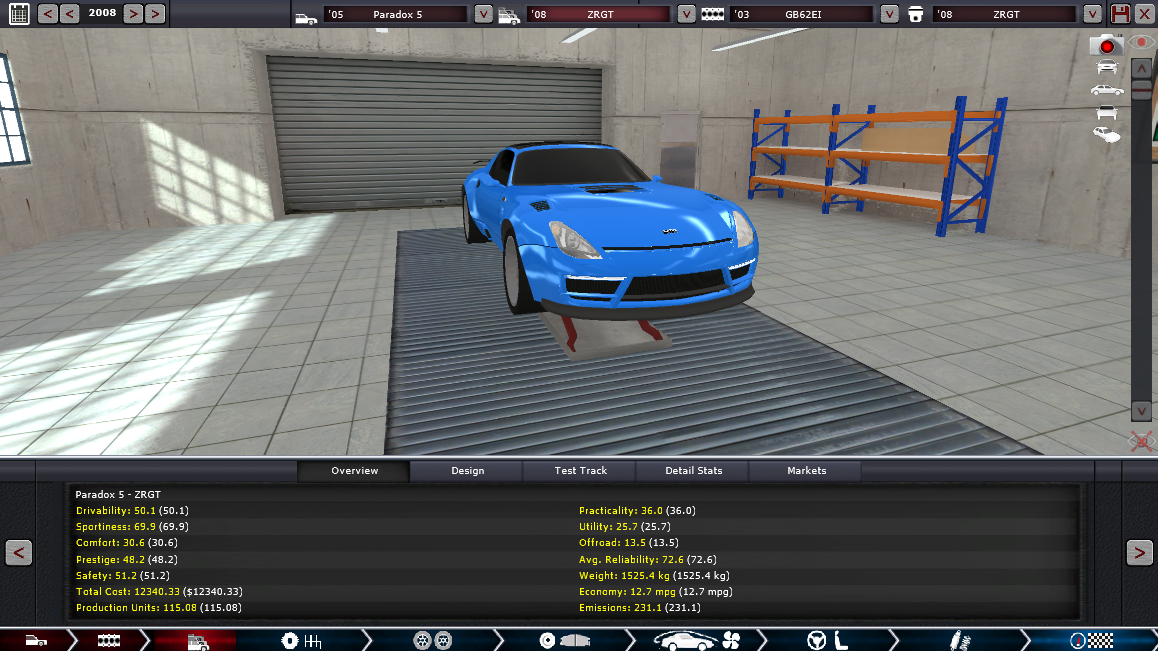This screenshot has height=651, width=1158.
Task: Open the calendar year selector
Action: [x=19, y=14]
